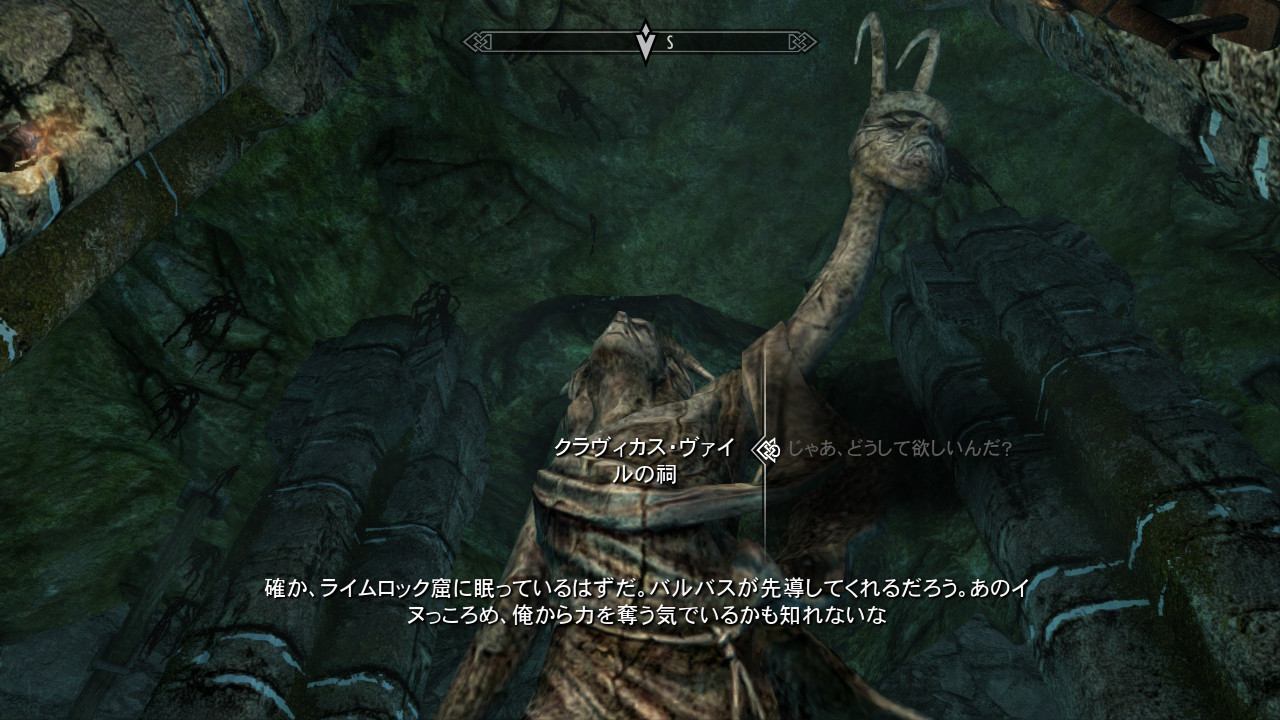The width and height of the screenshot is (1280, 720).
Task: Choose the reply 'じゃあ、どうして欲しいんだ？'
Action: (x=899, y=449)
